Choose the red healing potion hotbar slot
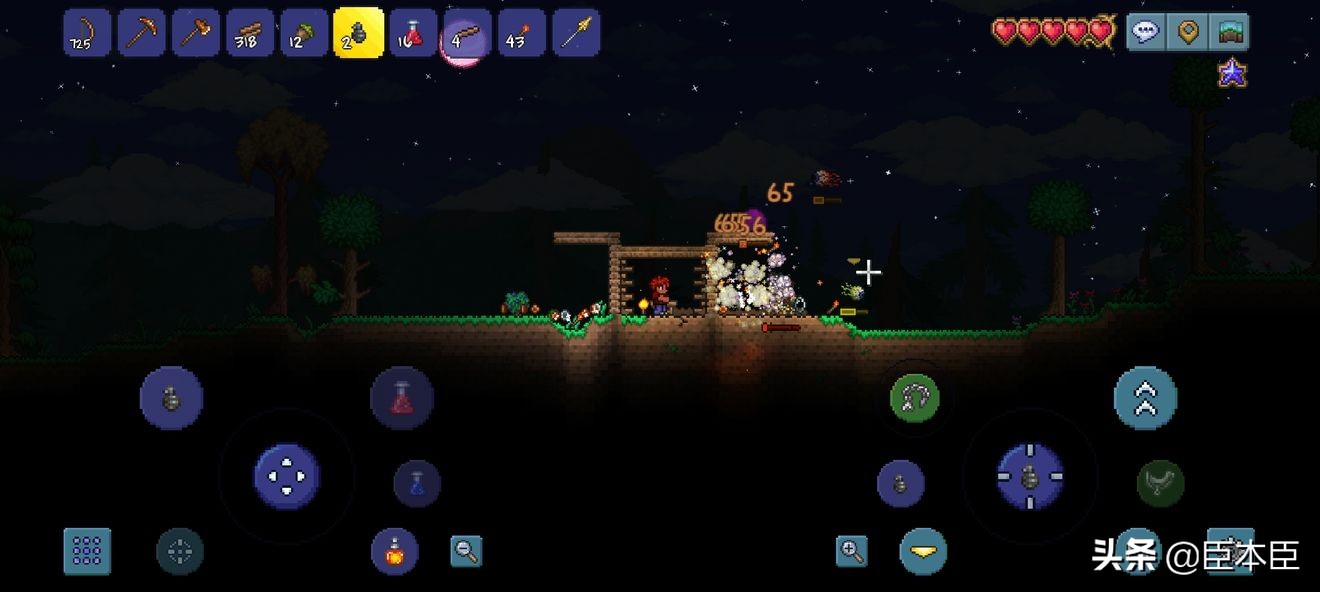The height and width of the screenshot is (592, 1320). point(412,33)
